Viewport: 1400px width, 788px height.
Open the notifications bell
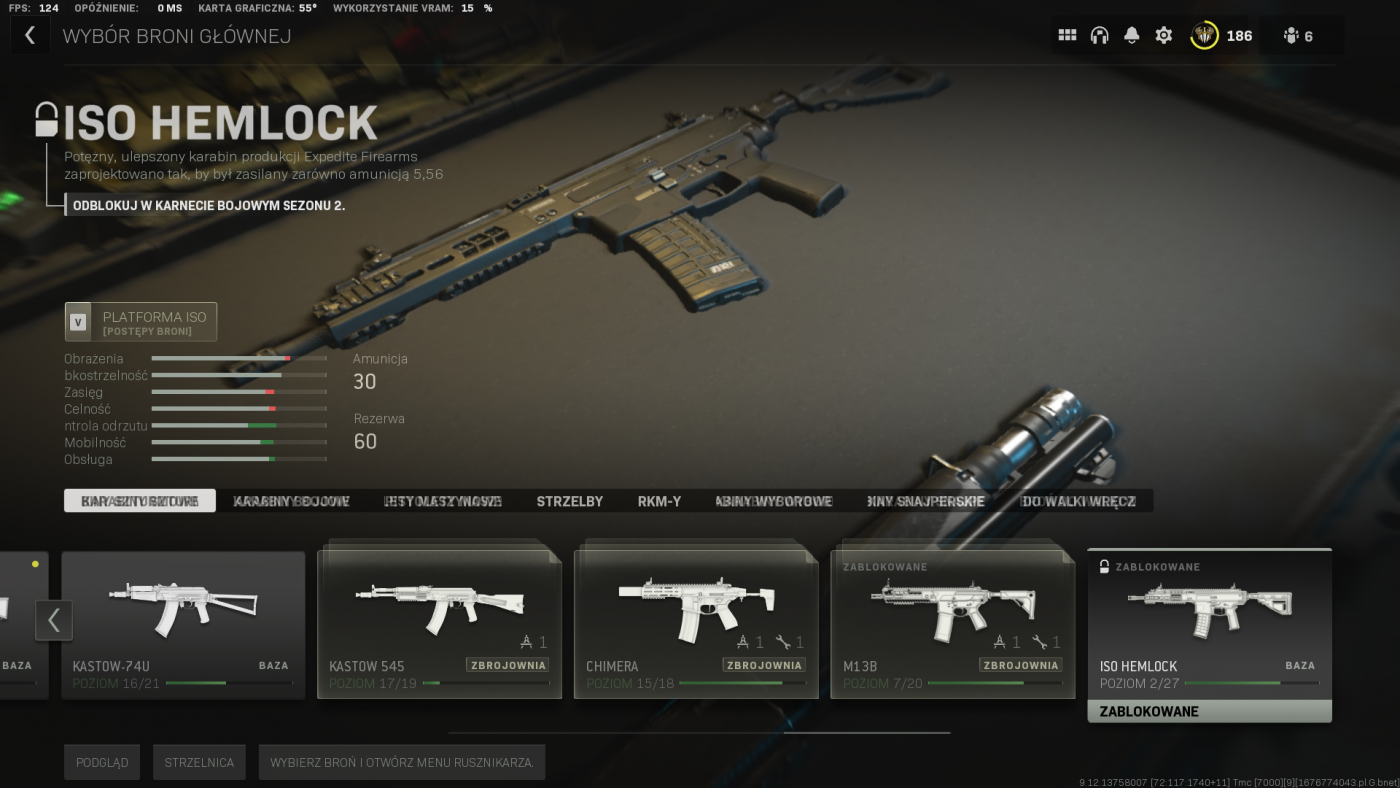point(1132,36)
